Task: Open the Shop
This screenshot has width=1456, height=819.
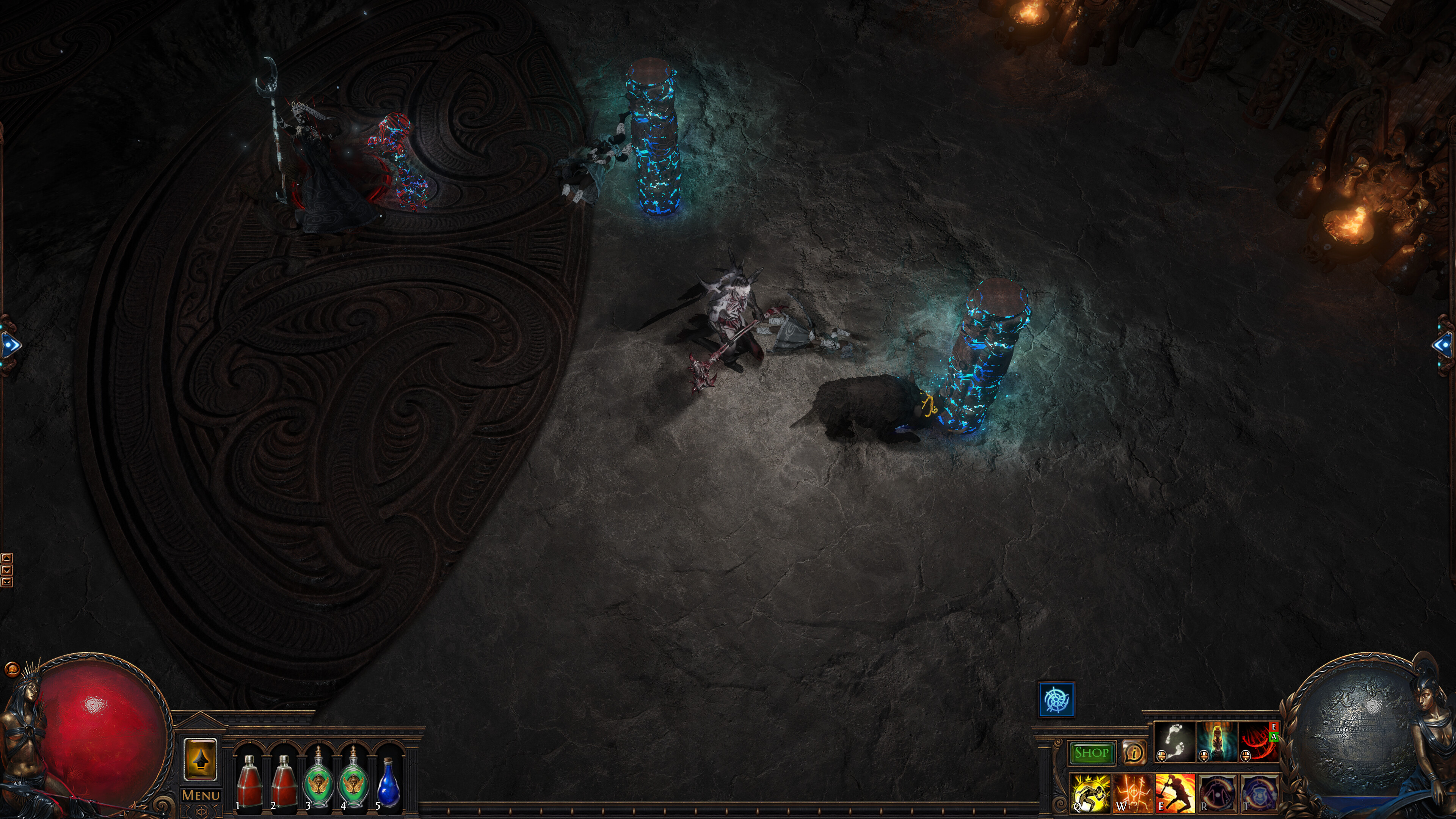Action: tap(1092, 753)
